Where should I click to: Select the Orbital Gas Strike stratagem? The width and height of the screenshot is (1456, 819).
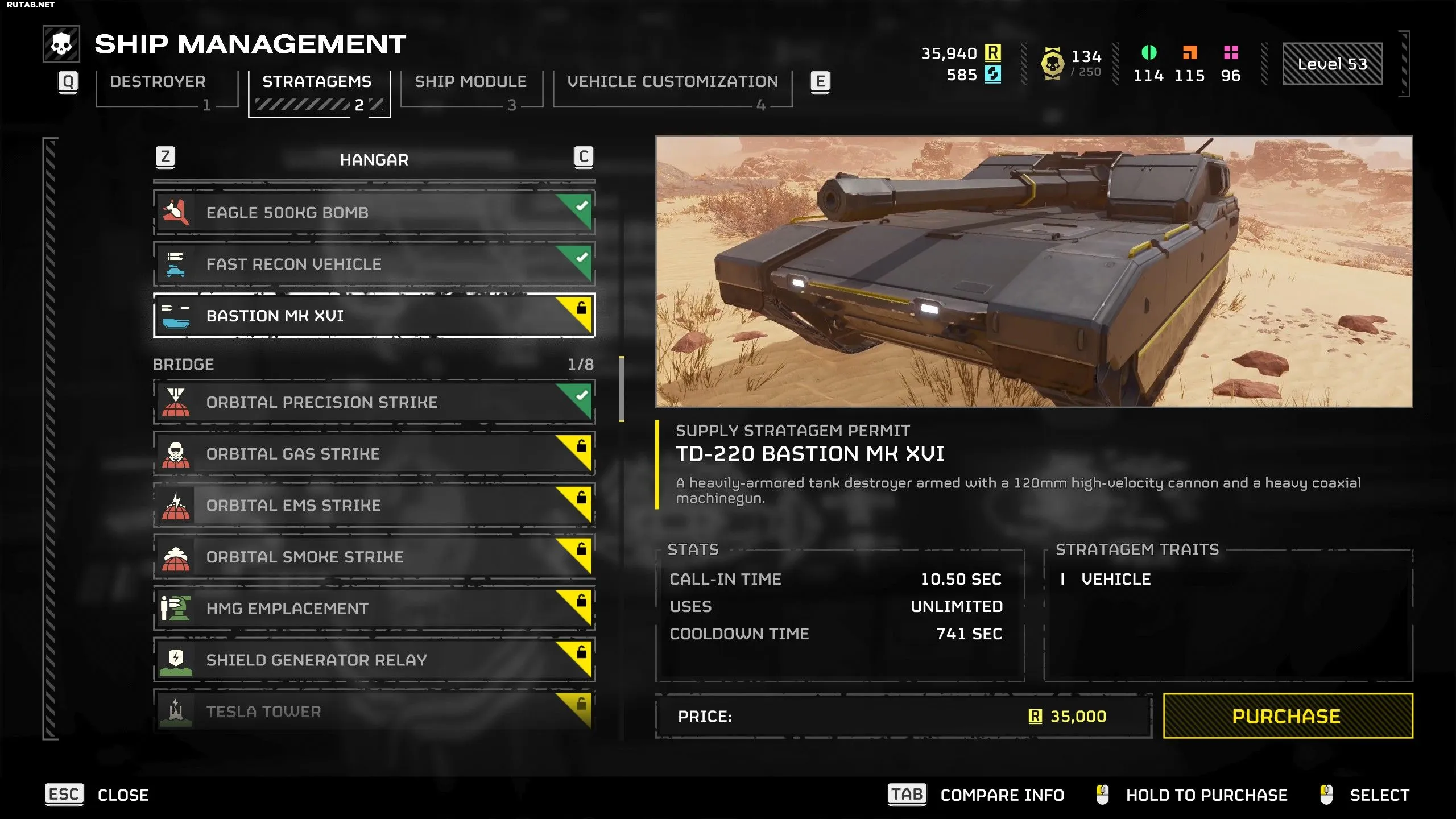click(x=374, y=454)
